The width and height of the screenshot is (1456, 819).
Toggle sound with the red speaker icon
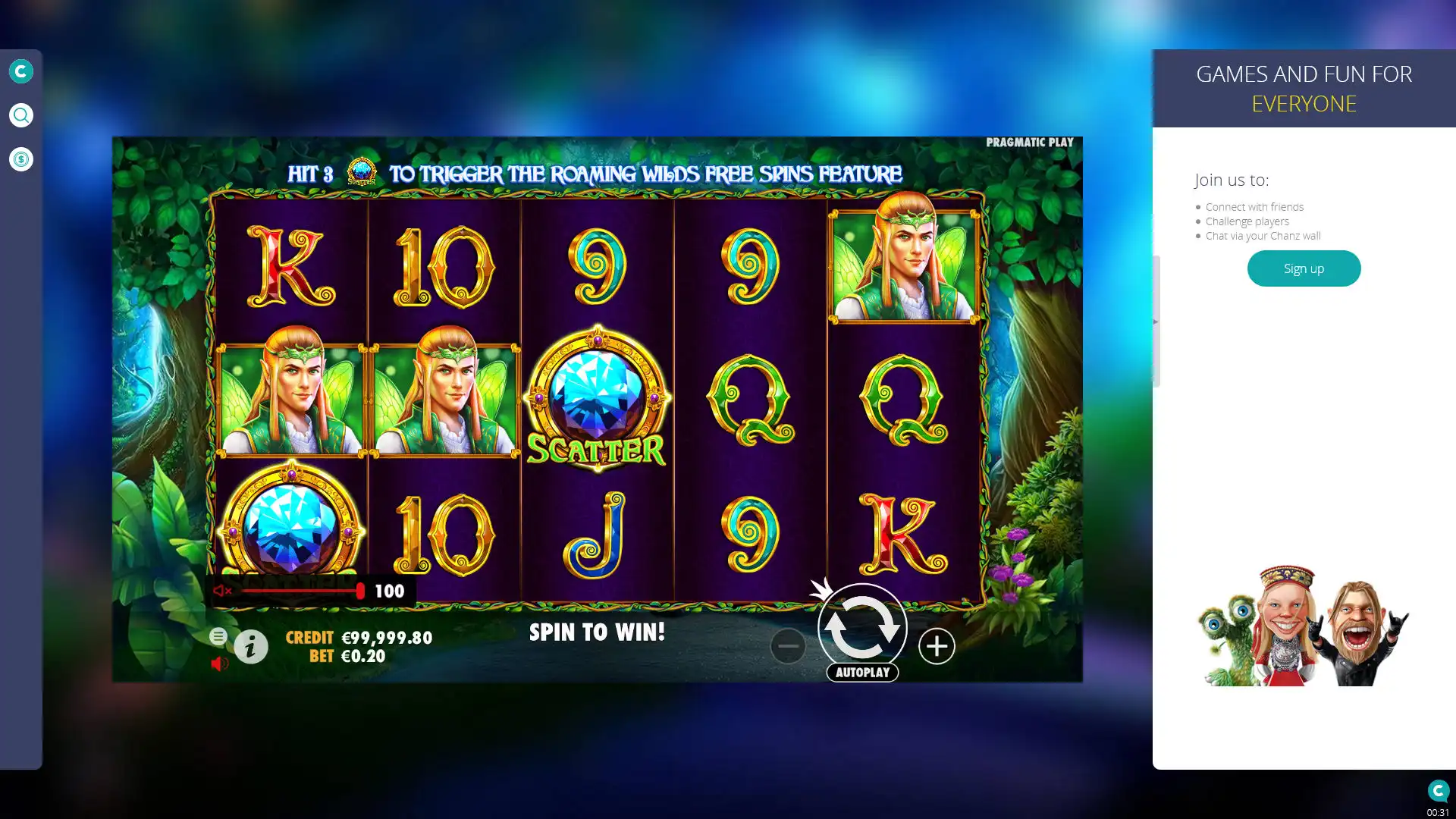tap(219, 664)
